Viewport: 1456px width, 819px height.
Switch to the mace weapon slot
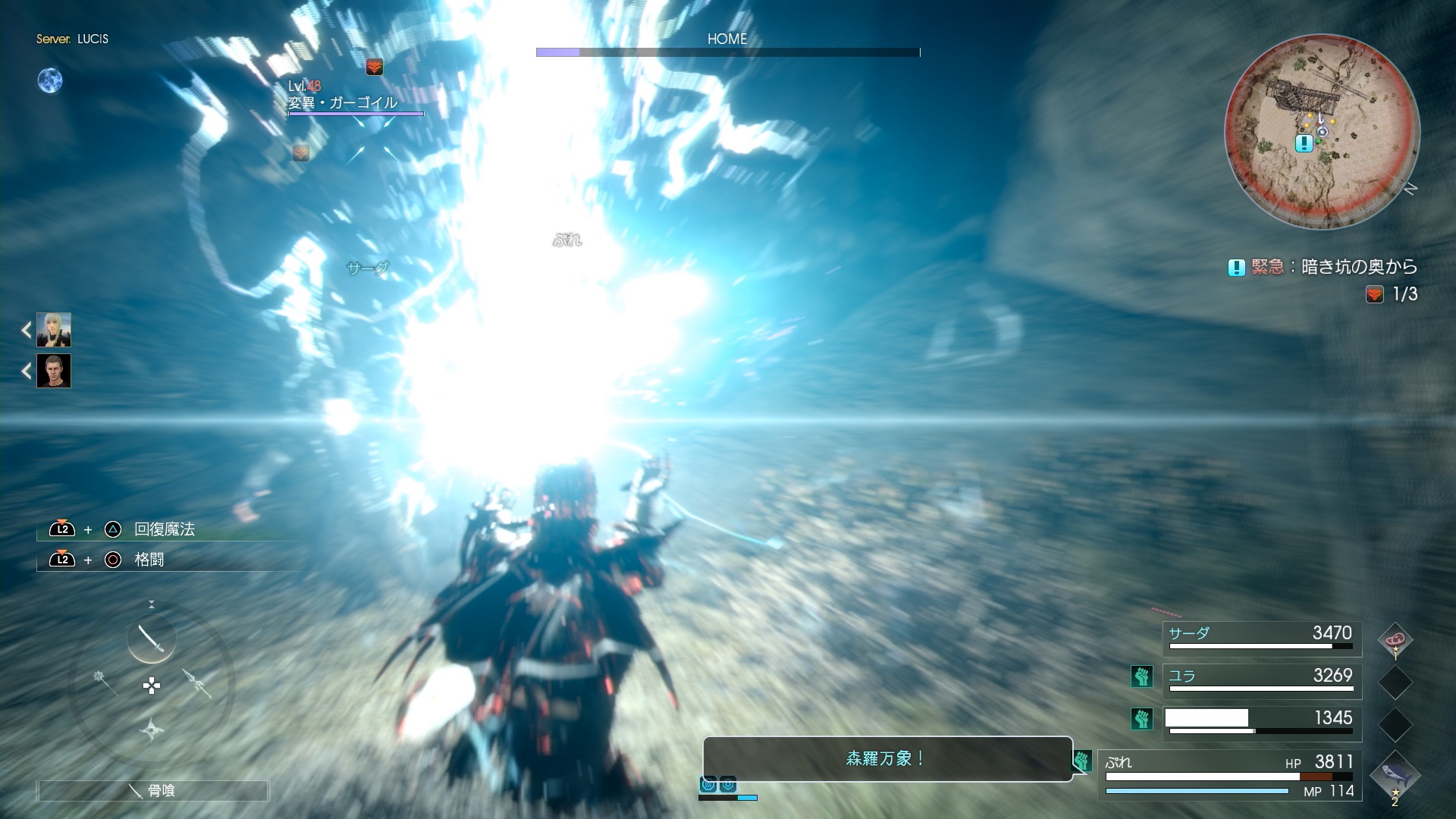tap(105, 681)
